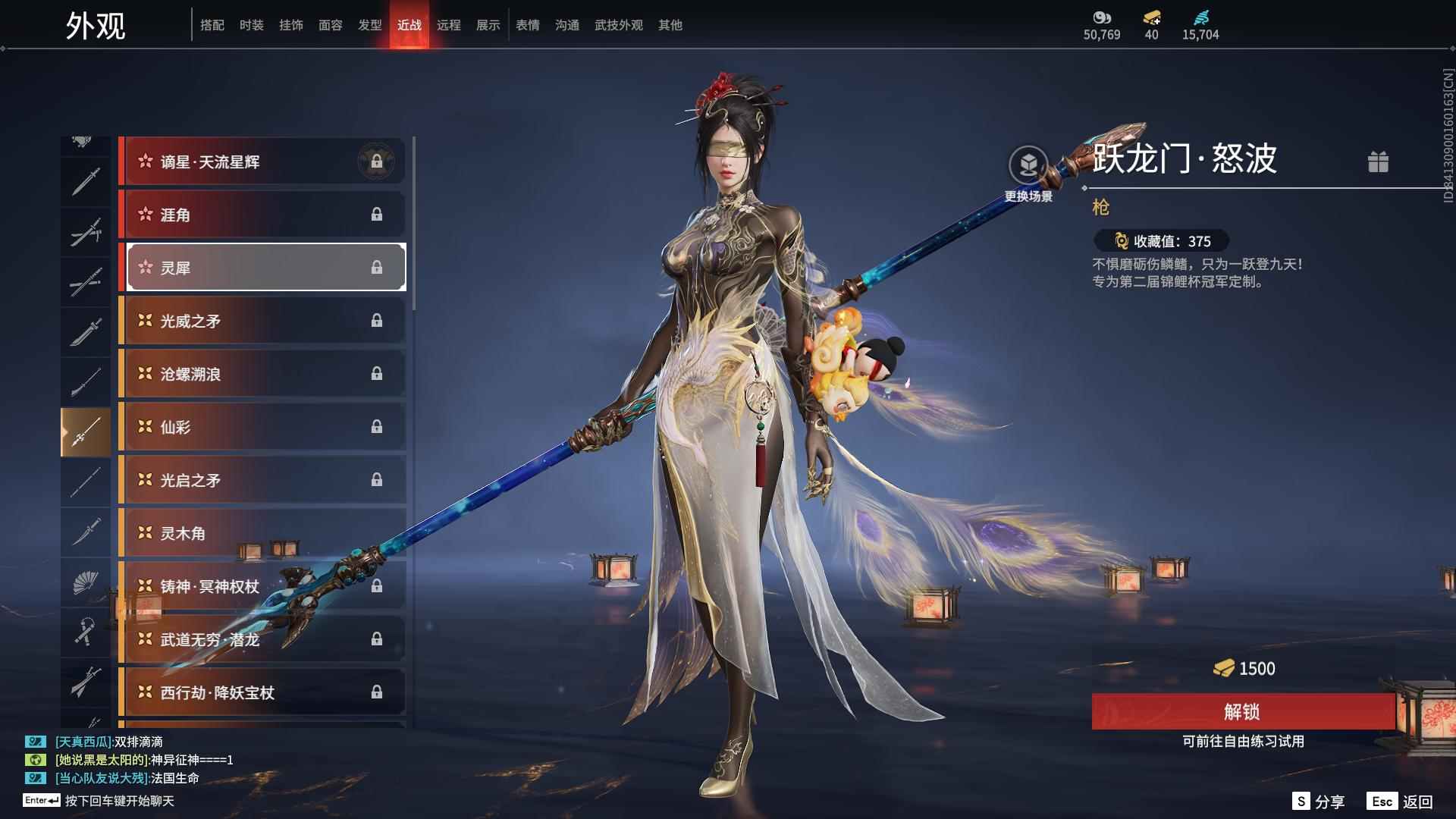This screenshot has width=1456, height=819.
Task: Select the highlighted spear weapon category icon
Action: [86, 431]
